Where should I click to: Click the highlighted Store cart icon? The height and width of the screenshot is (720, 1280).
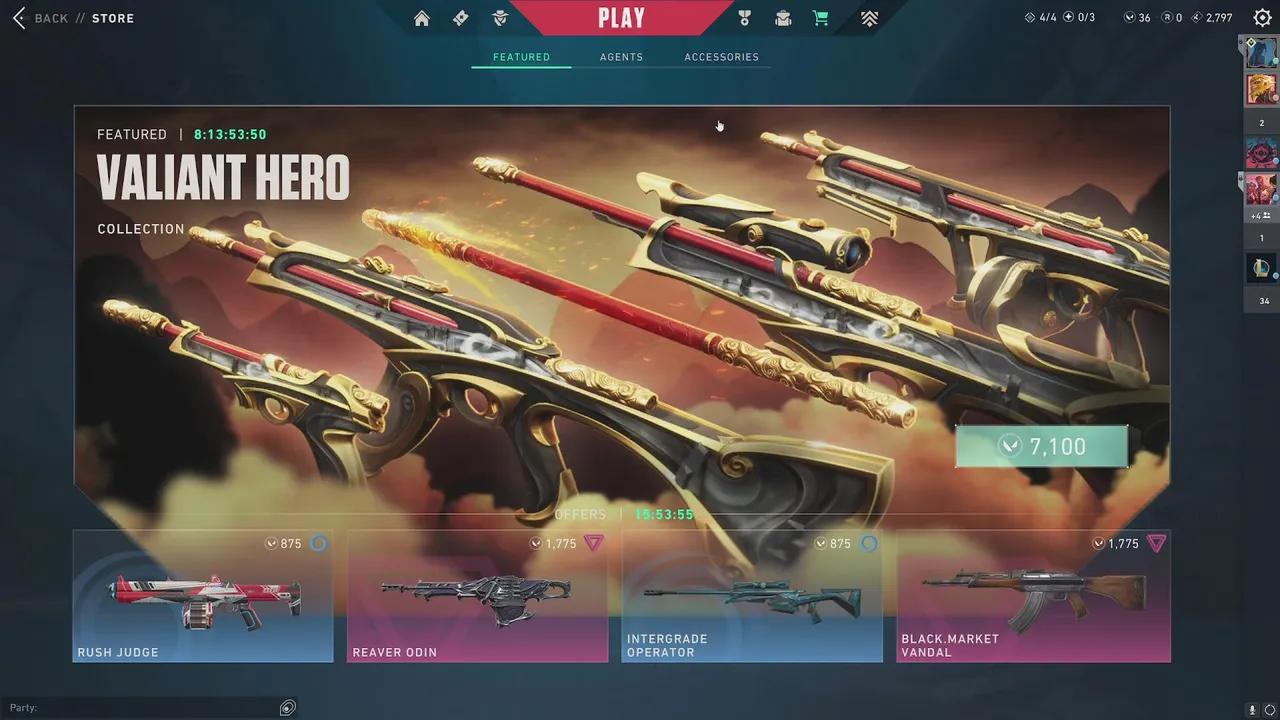pyautogui.click(x=821, y=18)
